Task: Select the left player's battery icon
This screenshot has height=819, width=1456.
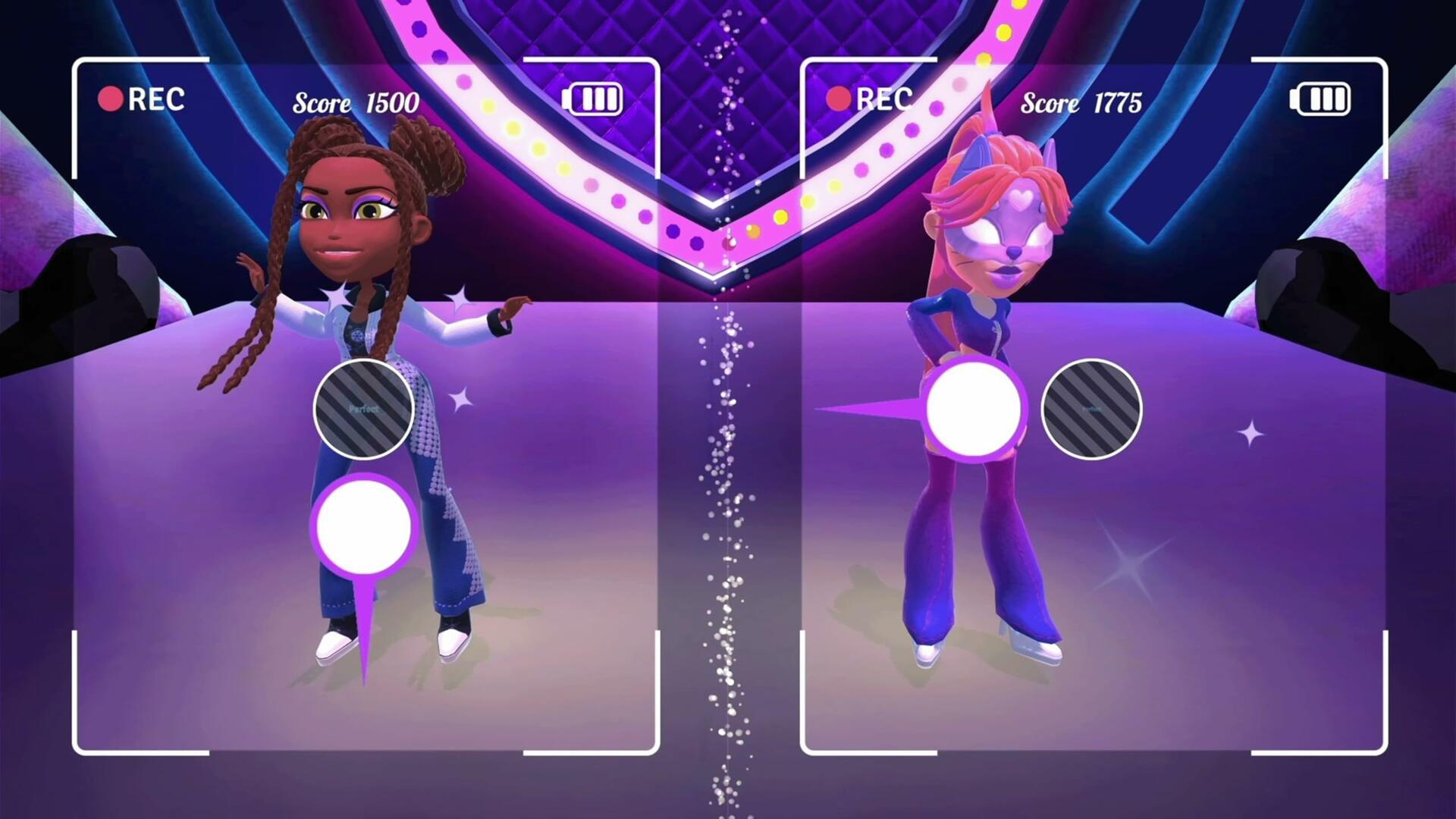Action: click(x=593, y=97)
